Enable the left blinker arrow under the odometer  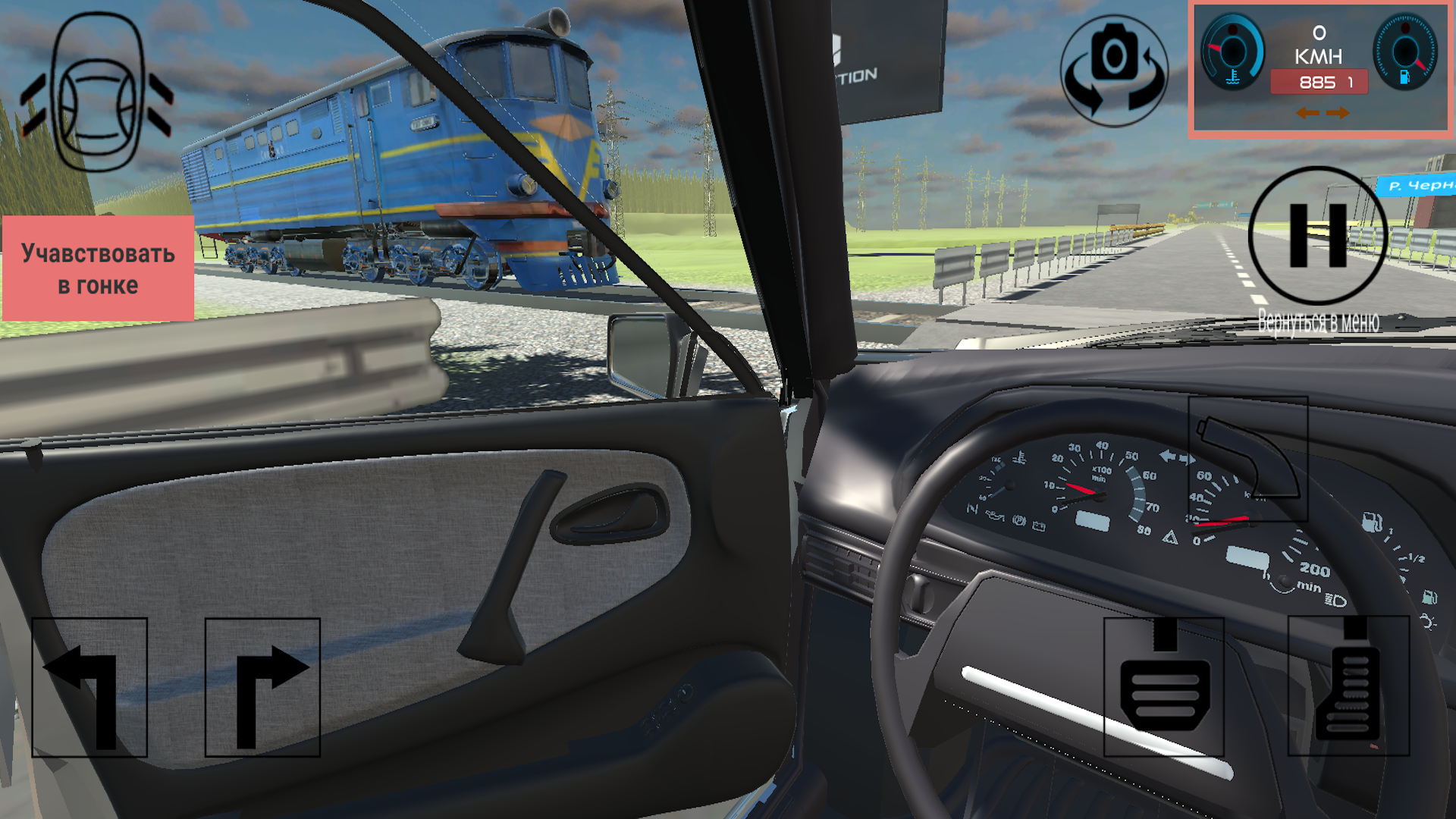(x=1307, y=113)
